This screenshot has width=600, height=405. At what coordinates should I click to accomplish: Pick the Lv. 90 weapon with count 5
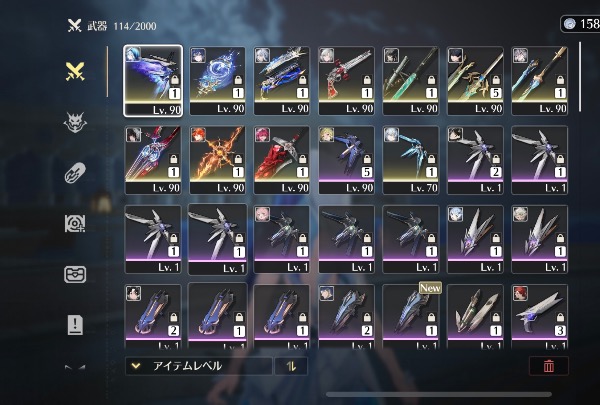pyautogui.click(x=476, y=80)
